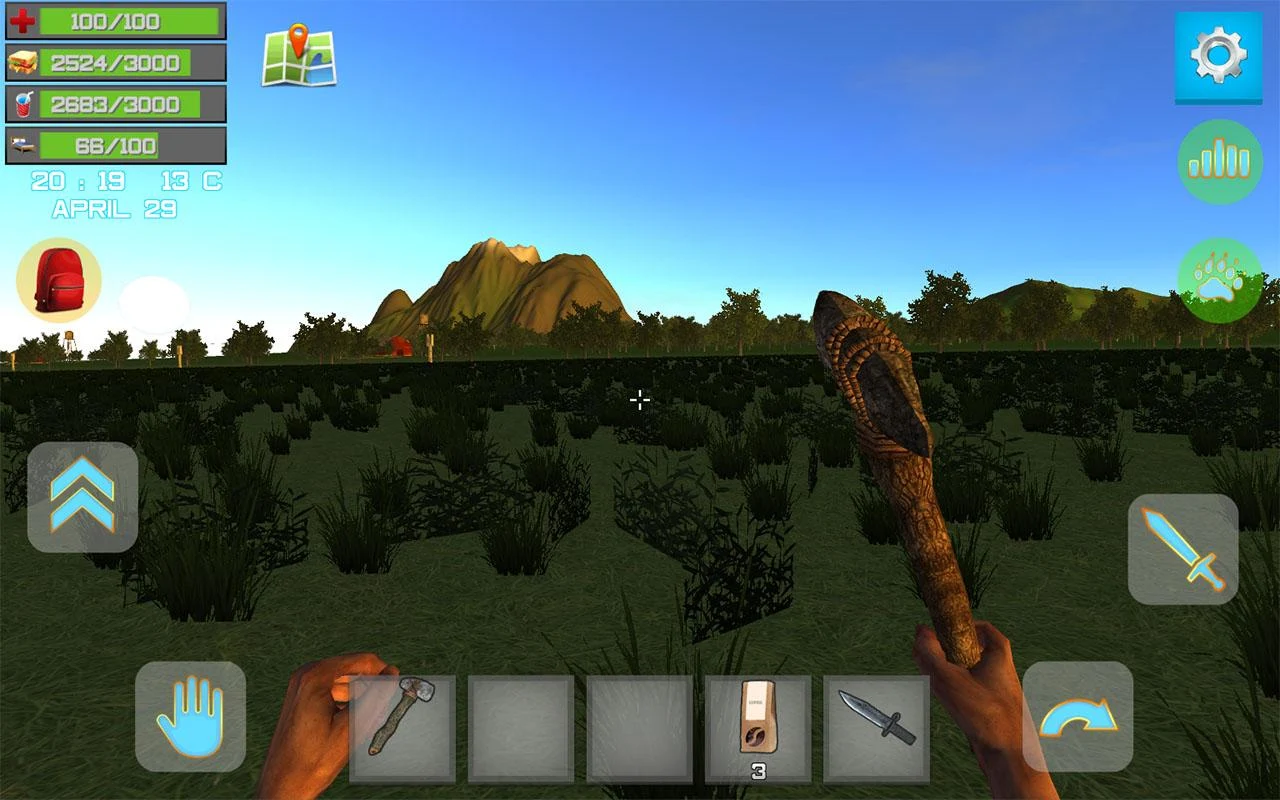This screenshot has height=800, width=1280.
Task: Open the red backpack inventory
Action: pos(58,280)
